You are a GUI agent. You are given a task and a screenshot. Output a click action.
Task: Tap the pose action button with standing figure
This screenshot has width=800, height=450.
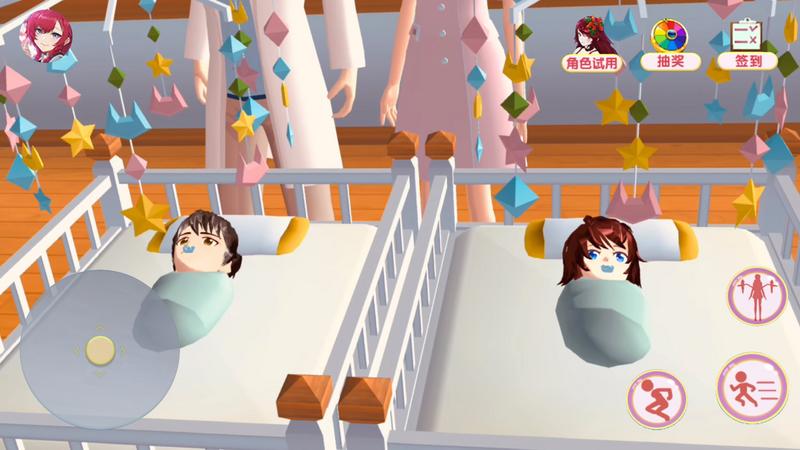coord(756,296)
